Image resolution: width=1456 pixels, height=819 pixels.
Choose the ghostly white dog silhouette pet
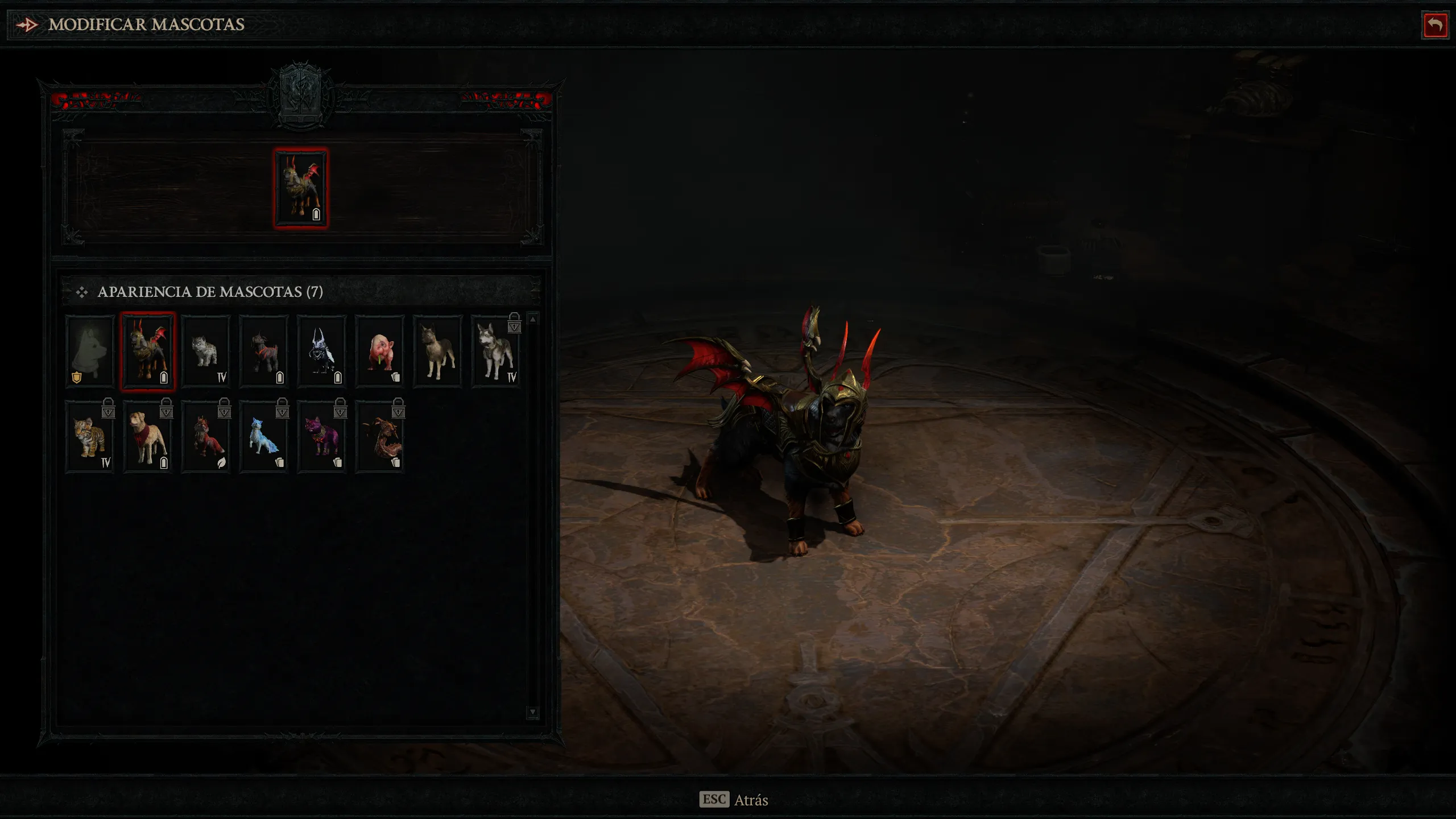pos(90,351)
